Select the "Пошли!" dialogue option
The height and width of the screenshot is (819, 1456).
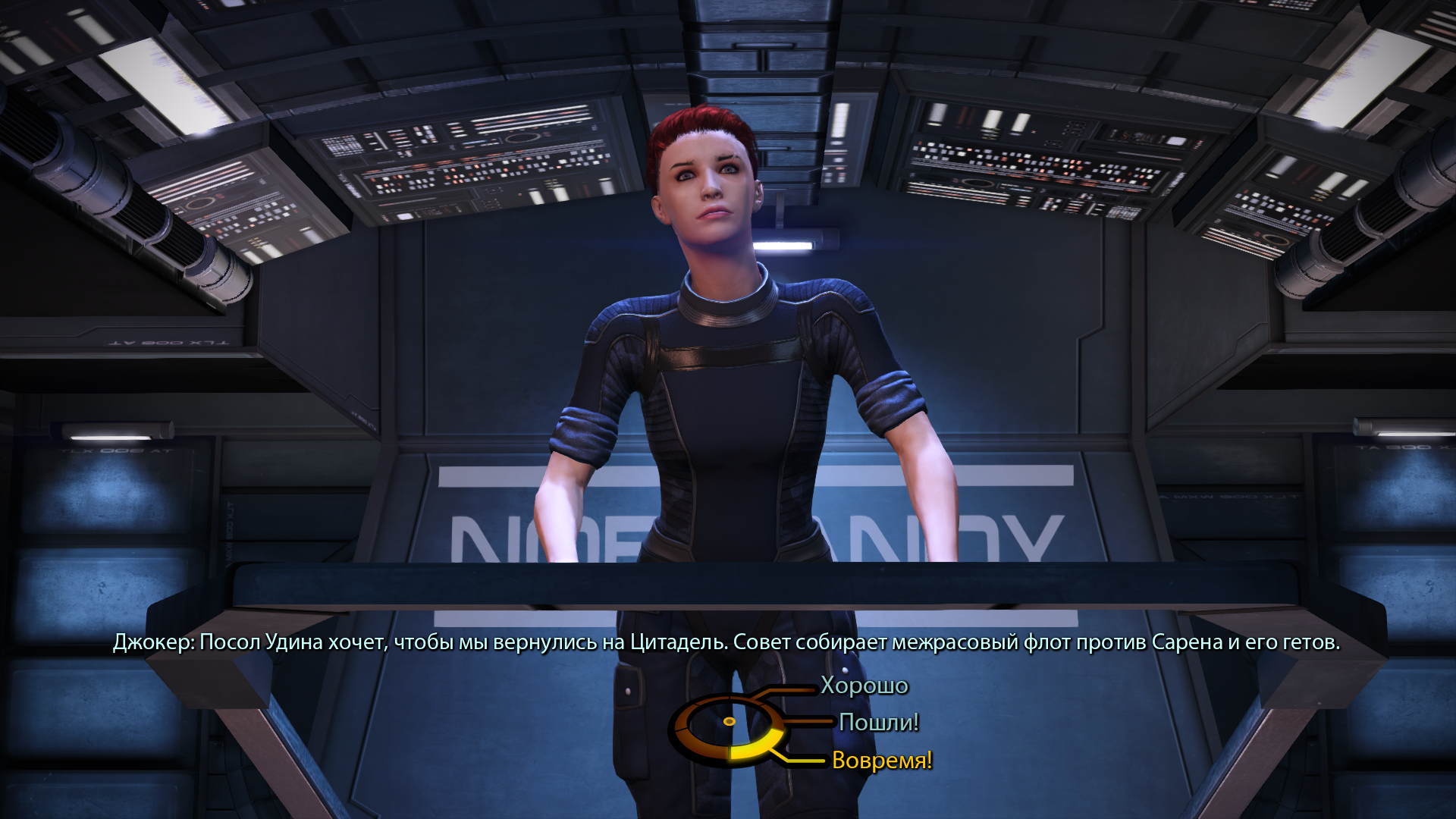coord(878,723)
